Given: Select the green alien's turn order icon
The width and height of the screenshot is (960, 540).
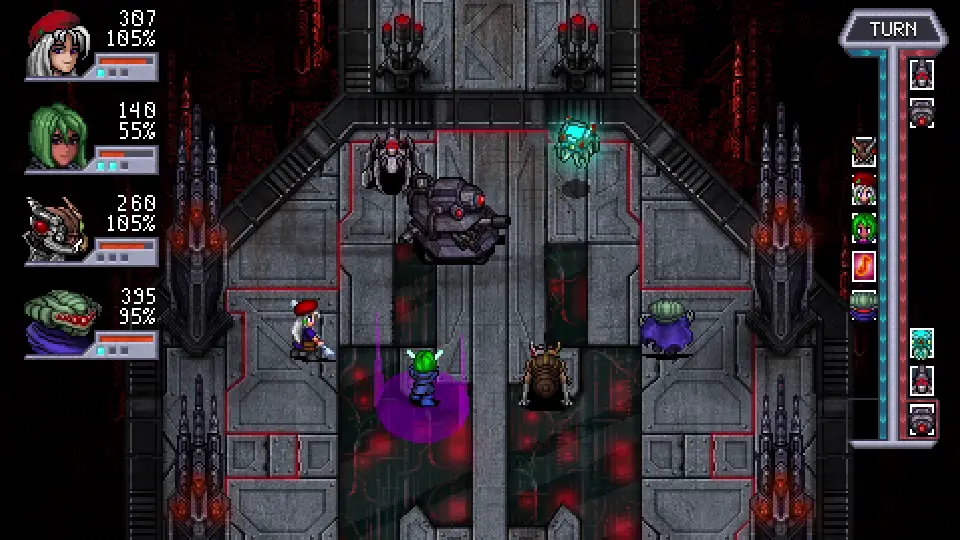Looking at the screenshot, I should pos(863,304).
